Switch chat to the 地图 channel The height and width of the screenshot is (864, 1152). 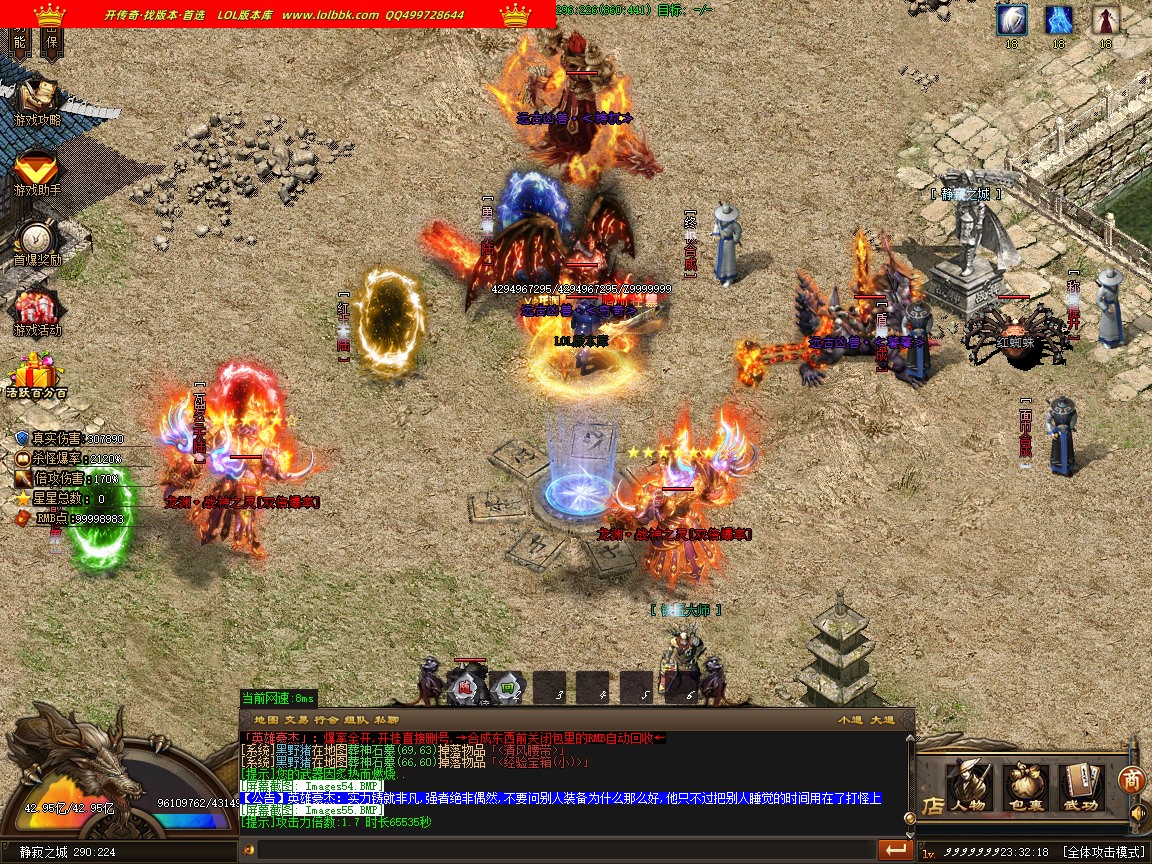click(266, 720)
